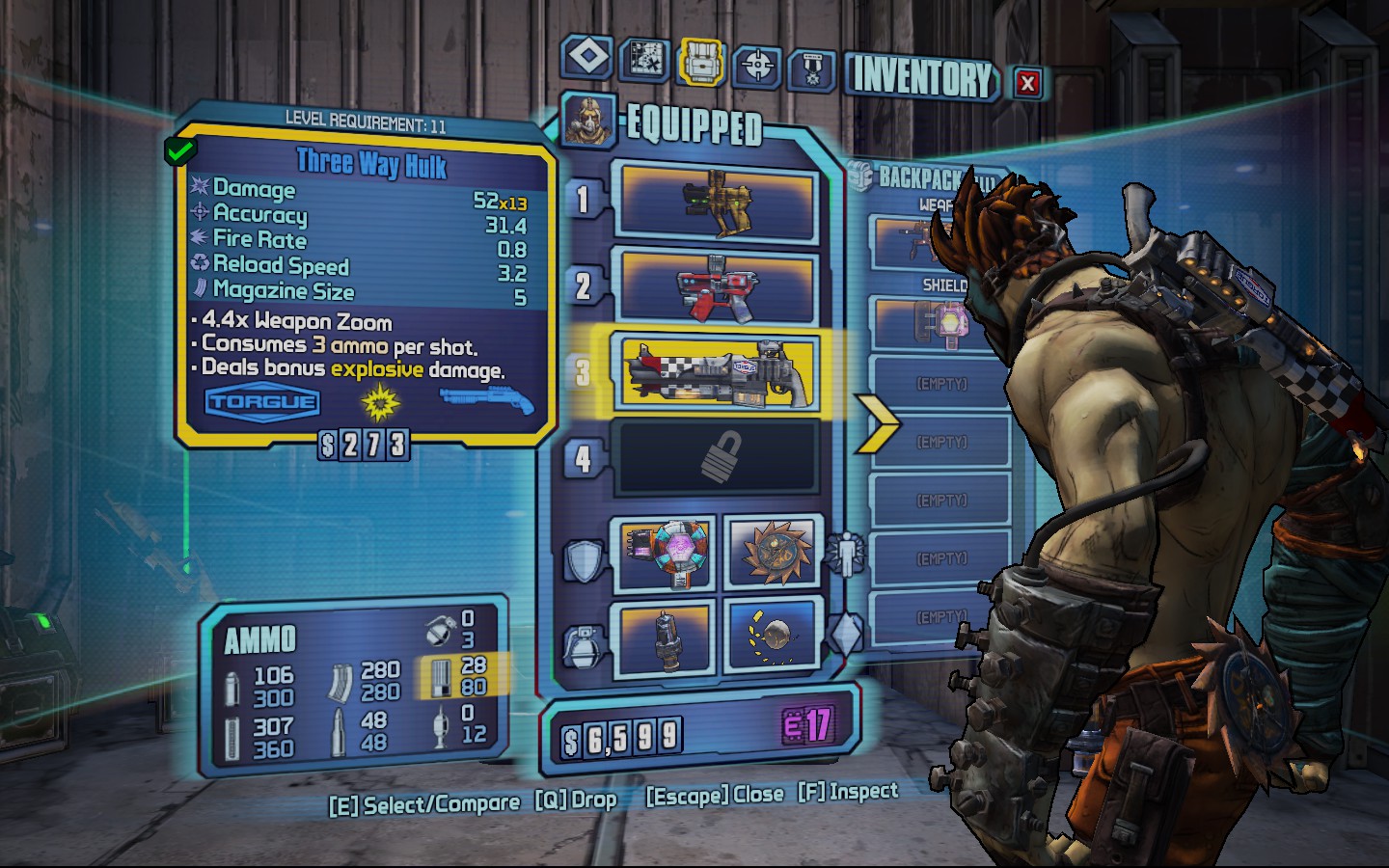Viewport: 1389px width, 868px height.
Task: Switch to the map tab
Action: [643, 59]
